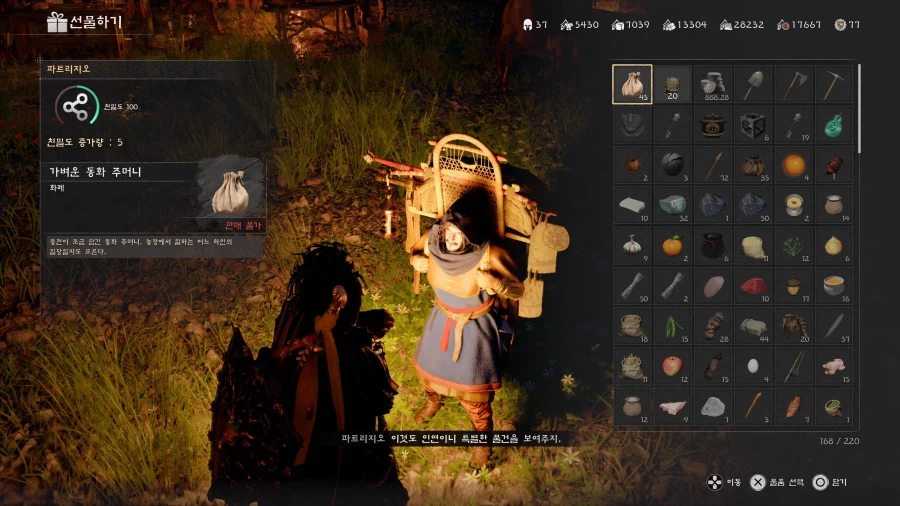
Task: Pick the garlic bulb item
Action: pos(632,246)
